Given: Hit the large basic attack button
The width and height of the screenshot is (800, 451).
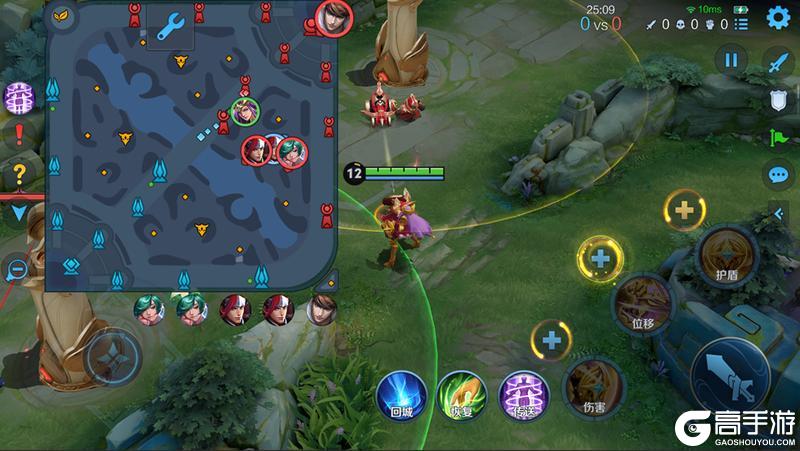Looking at the screenshot, I should [x=732, y=376].
